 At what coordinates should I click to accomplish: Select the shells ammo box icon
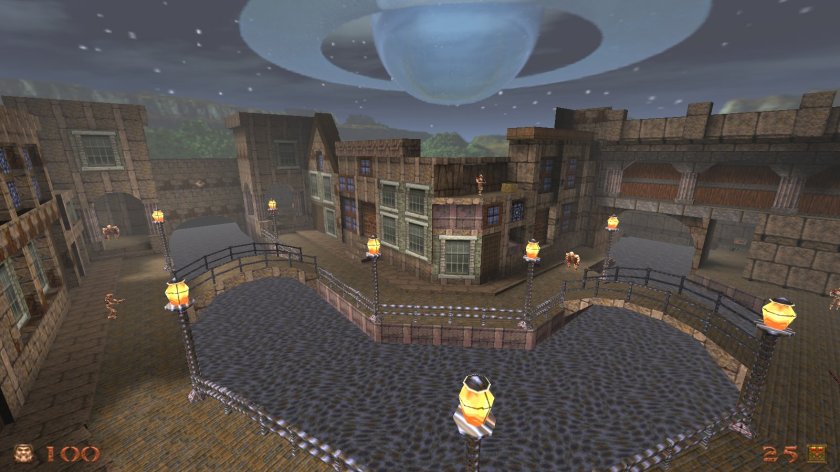click(817, 453)
